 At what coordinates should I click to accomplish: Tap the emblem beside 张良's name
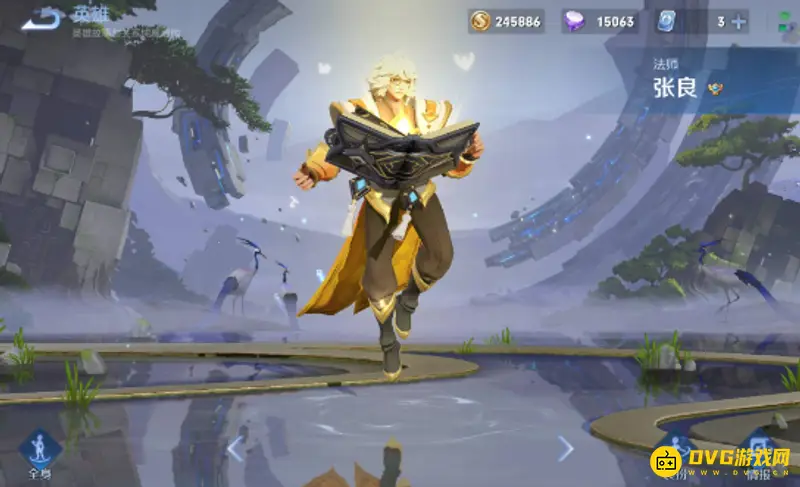[x=715, y=88]
